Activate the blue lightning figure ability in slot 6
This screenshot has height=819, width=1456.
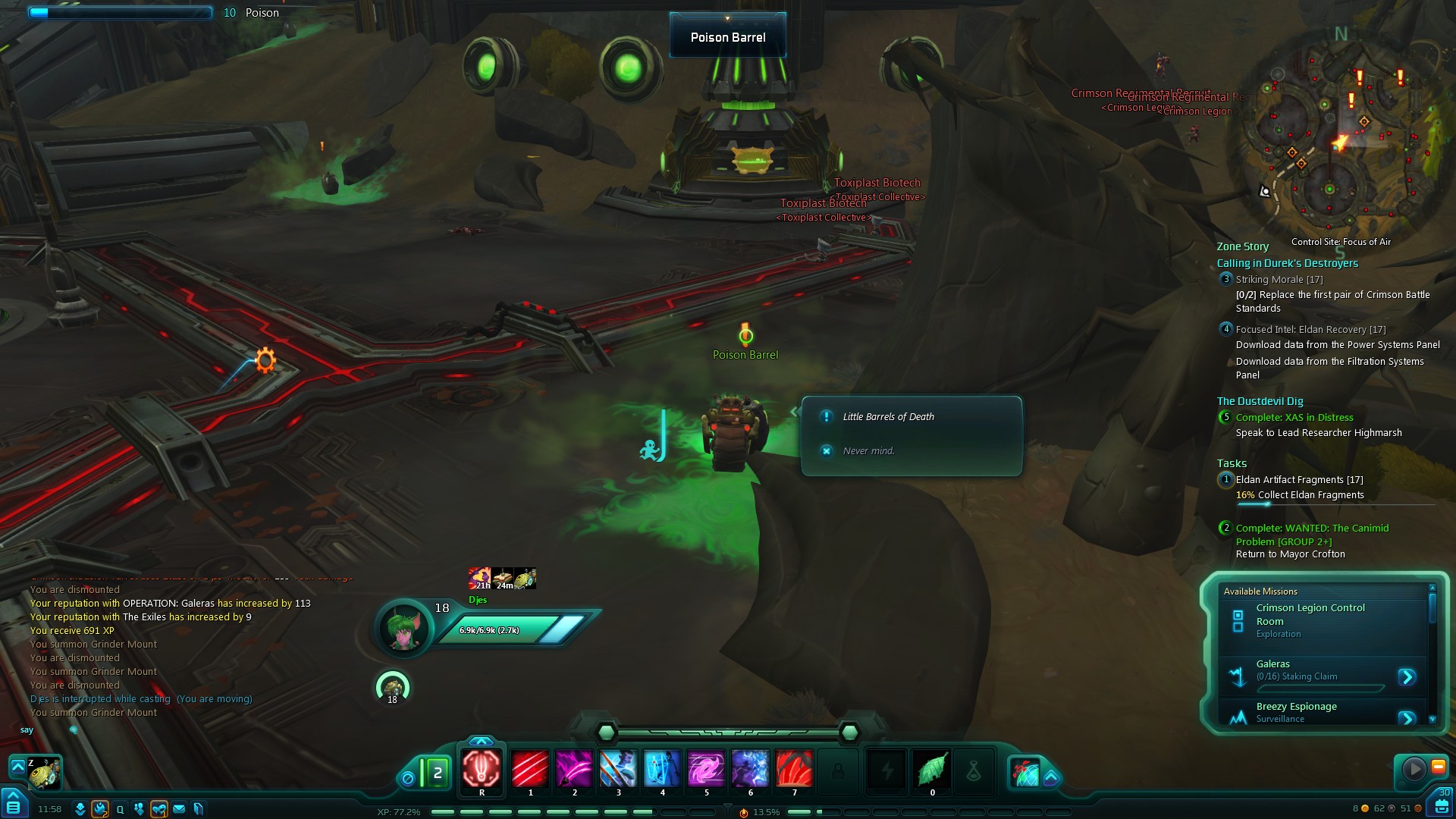750,768
